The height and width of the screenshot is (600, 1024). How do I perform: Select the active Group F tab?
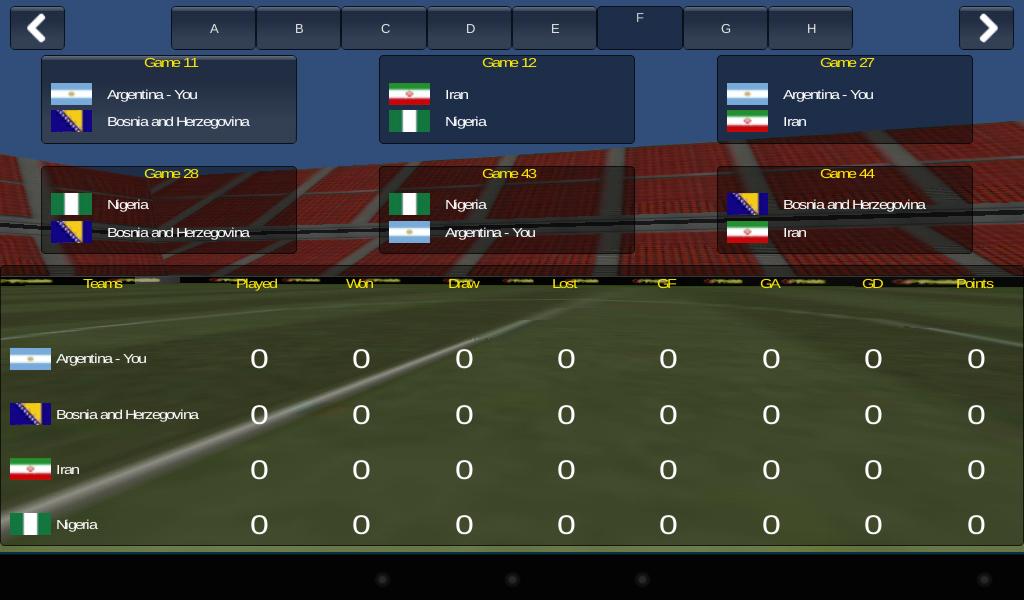[640, 27]
